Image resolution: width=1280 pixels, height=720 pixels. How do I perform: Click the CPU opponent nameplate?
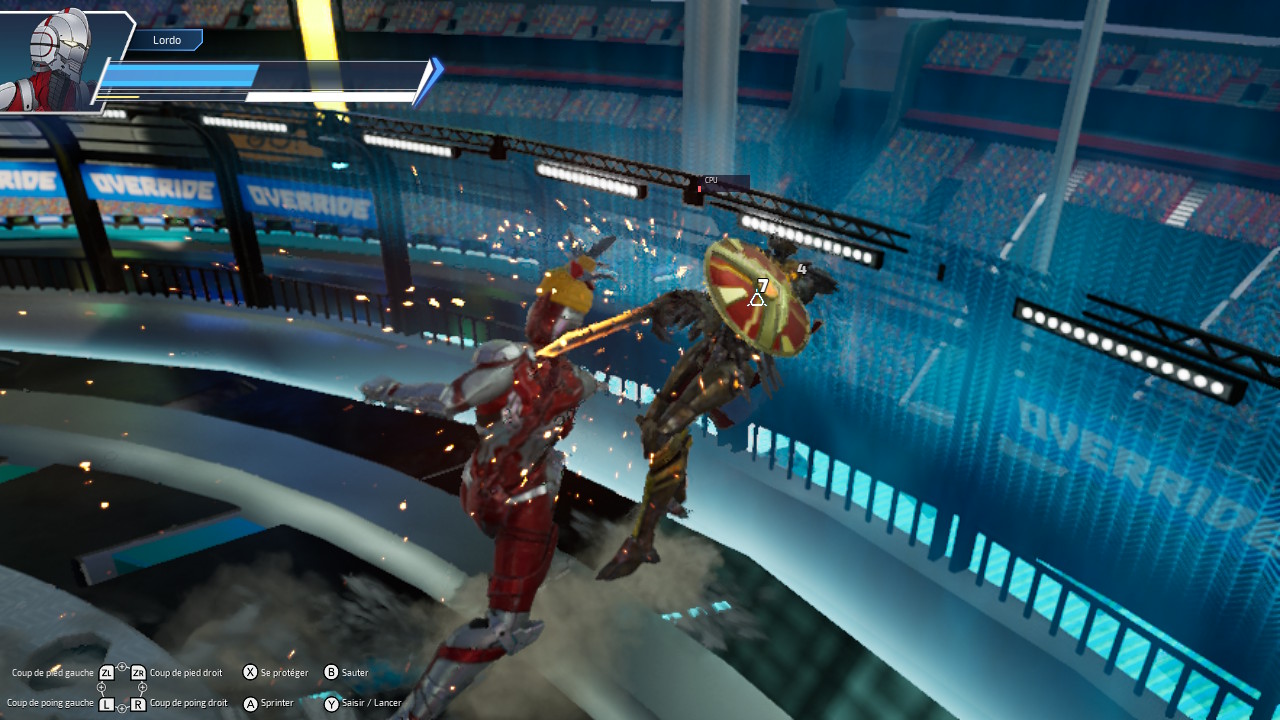(x=722, y=183)
